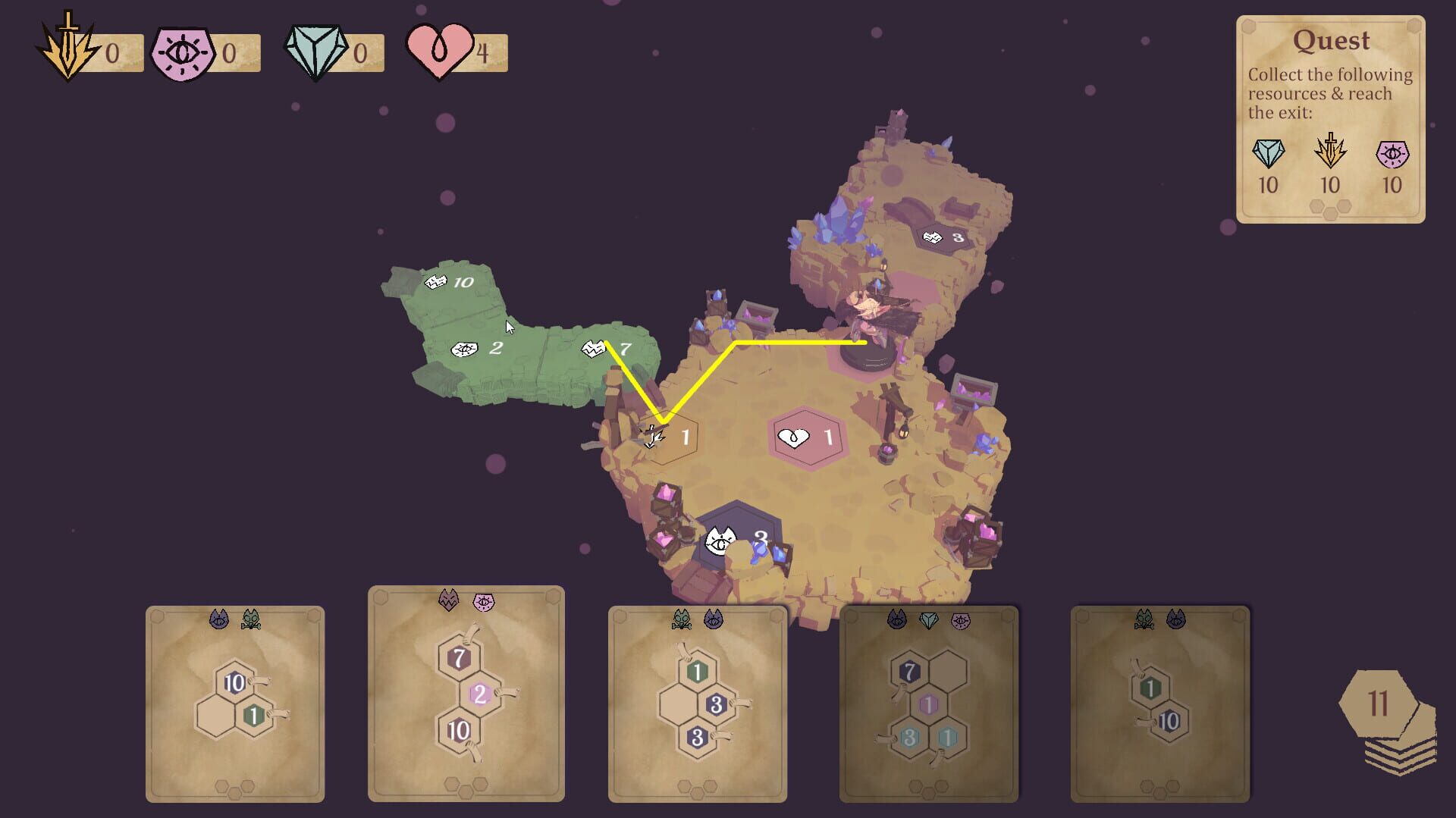Click the scroll tile marked 10 on green island
1456x818 pixels.
coord(449,281)
